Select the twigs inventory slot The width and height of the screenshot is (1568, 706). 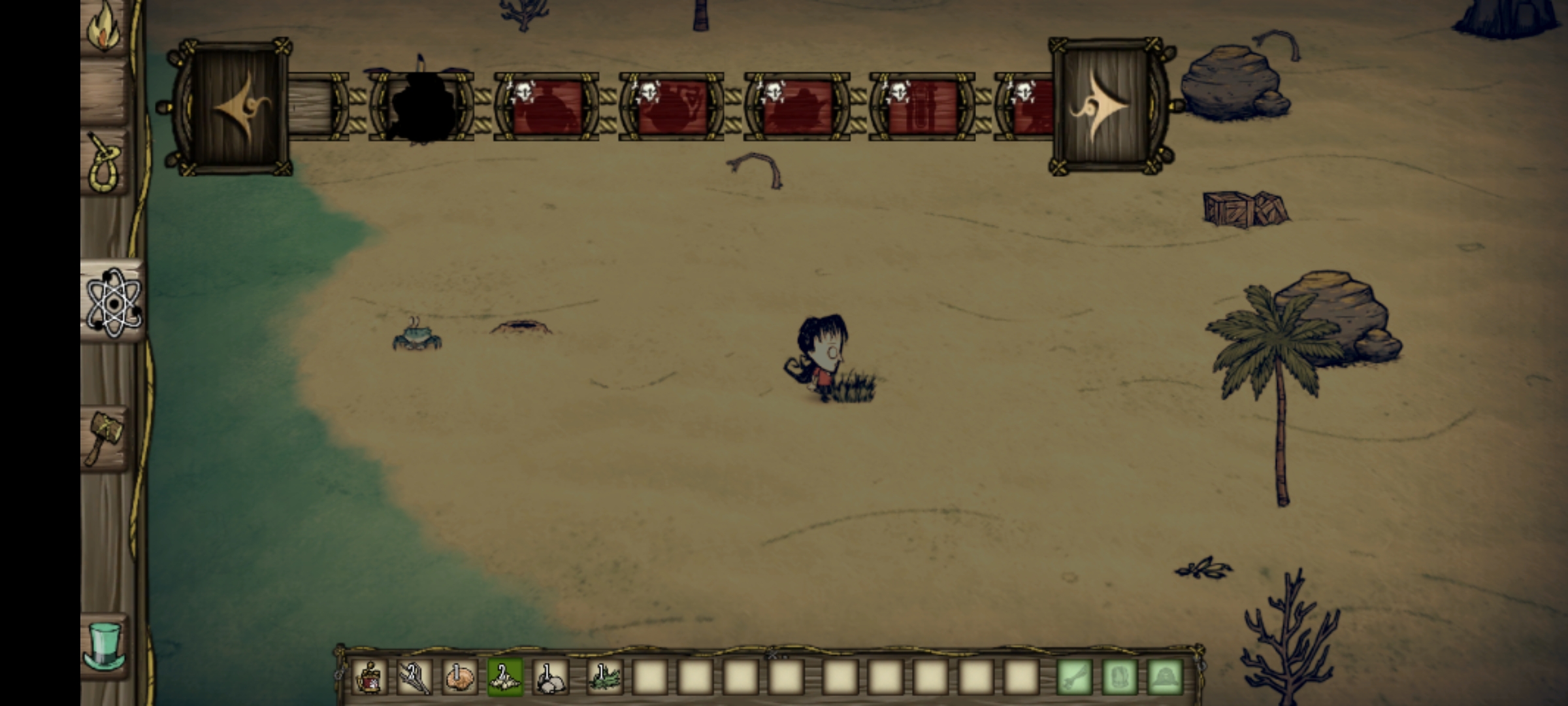pos(414,677)
